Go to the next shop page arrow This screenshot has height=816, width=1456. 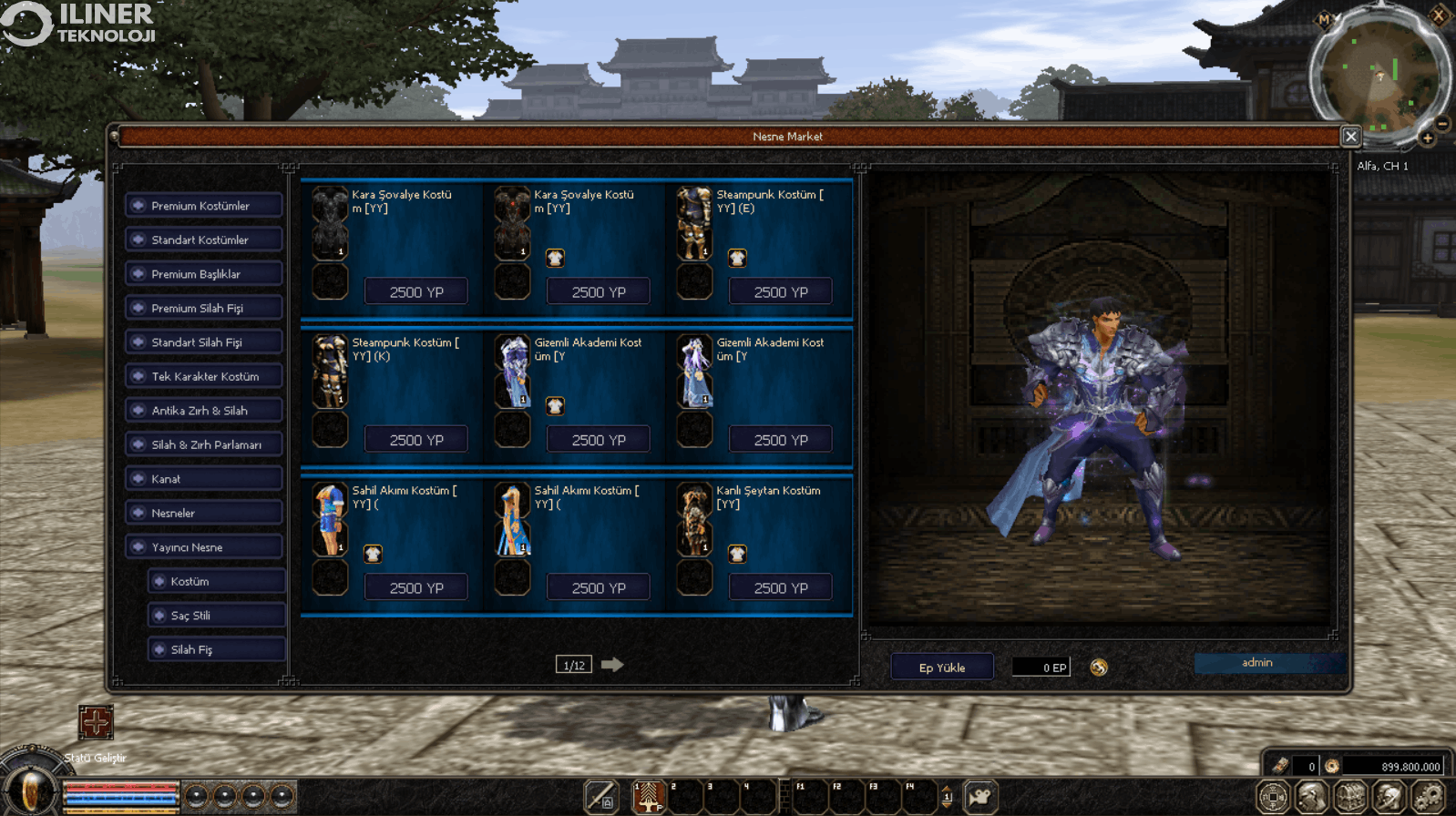(612, 665)
